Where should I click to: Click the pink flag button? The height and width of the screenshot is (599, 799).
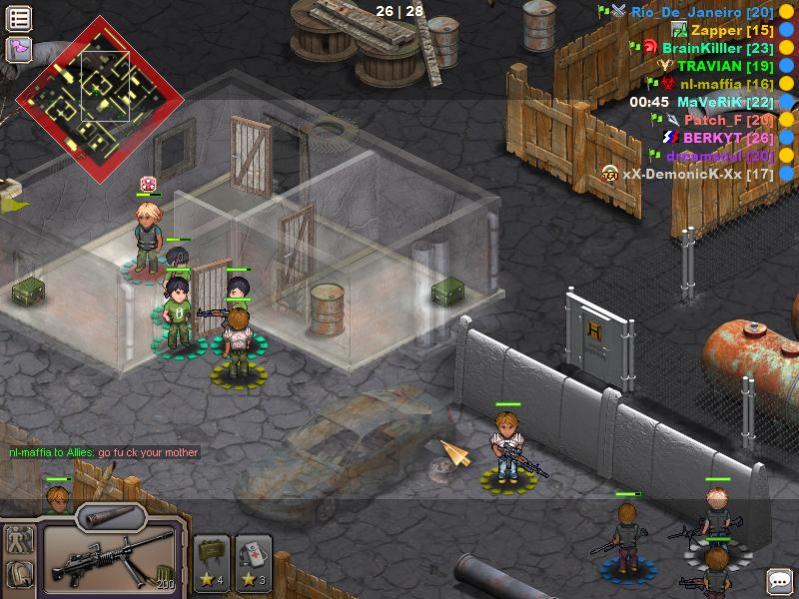pos(19,49)
